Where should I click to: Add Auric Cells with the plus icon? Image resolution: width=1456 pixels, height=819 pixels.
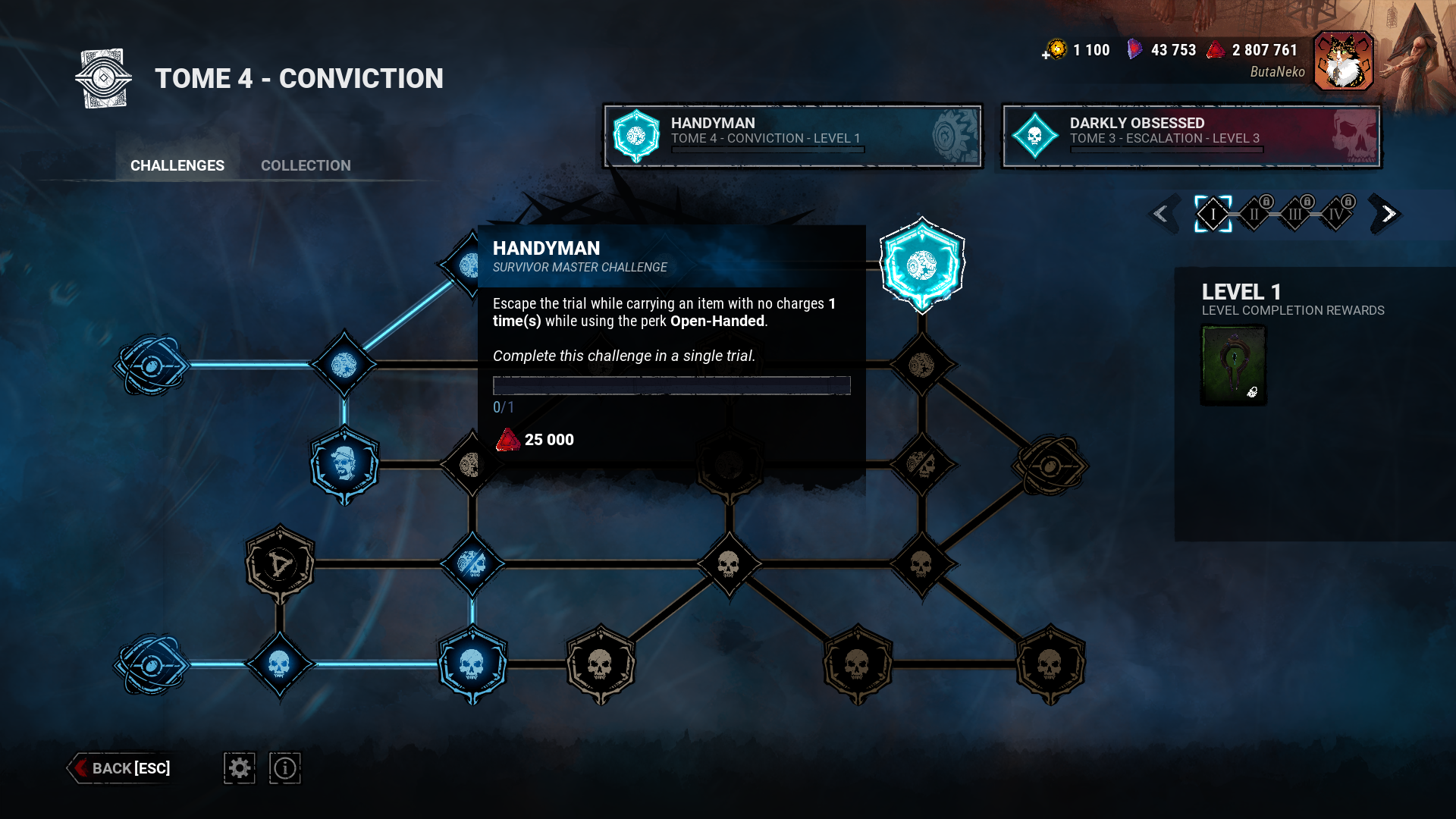(x=1046, y=55)
